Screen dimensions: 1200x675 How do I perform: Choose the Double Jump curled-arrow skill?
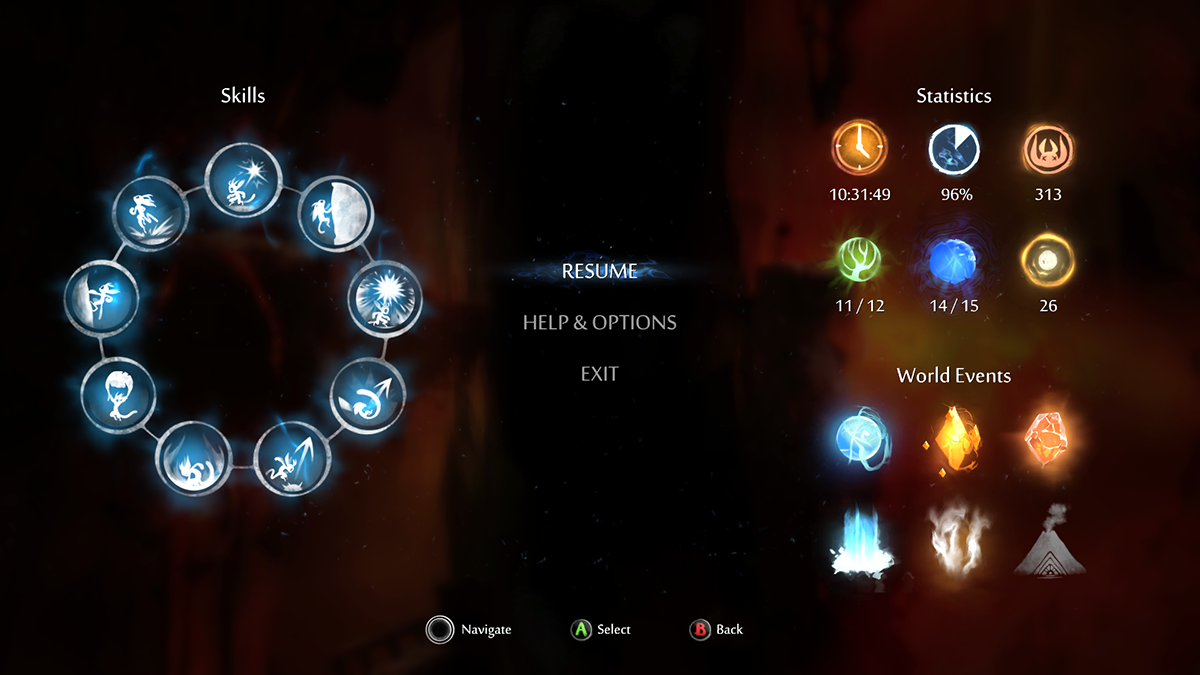(x=367, y=396)
